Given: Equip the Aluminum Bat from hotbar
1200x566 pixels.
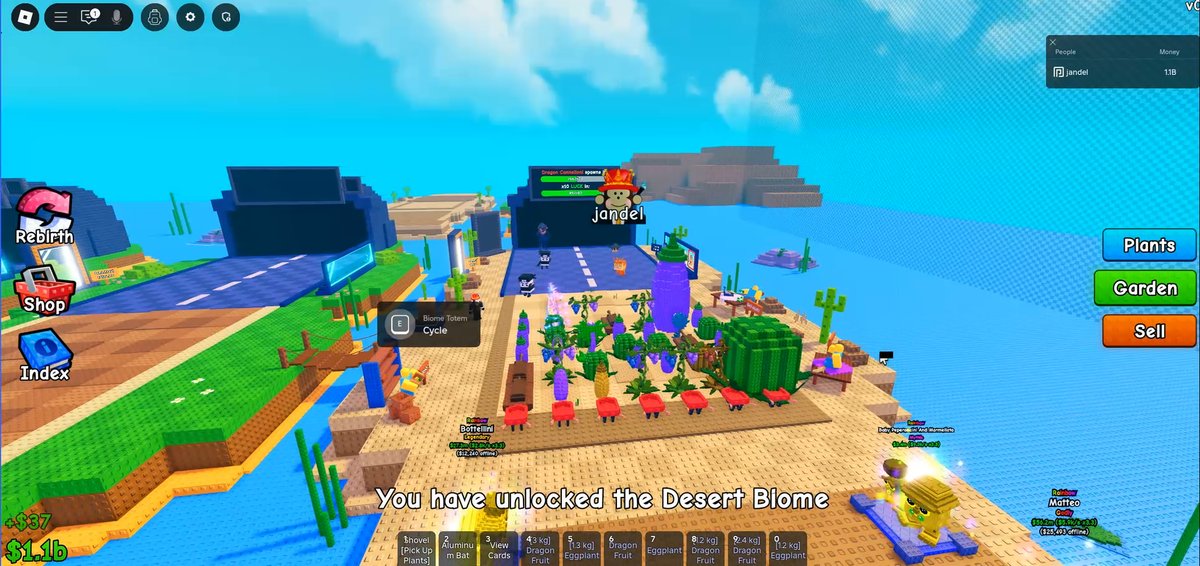Looking at the screenshot, I should pos(457,549).
